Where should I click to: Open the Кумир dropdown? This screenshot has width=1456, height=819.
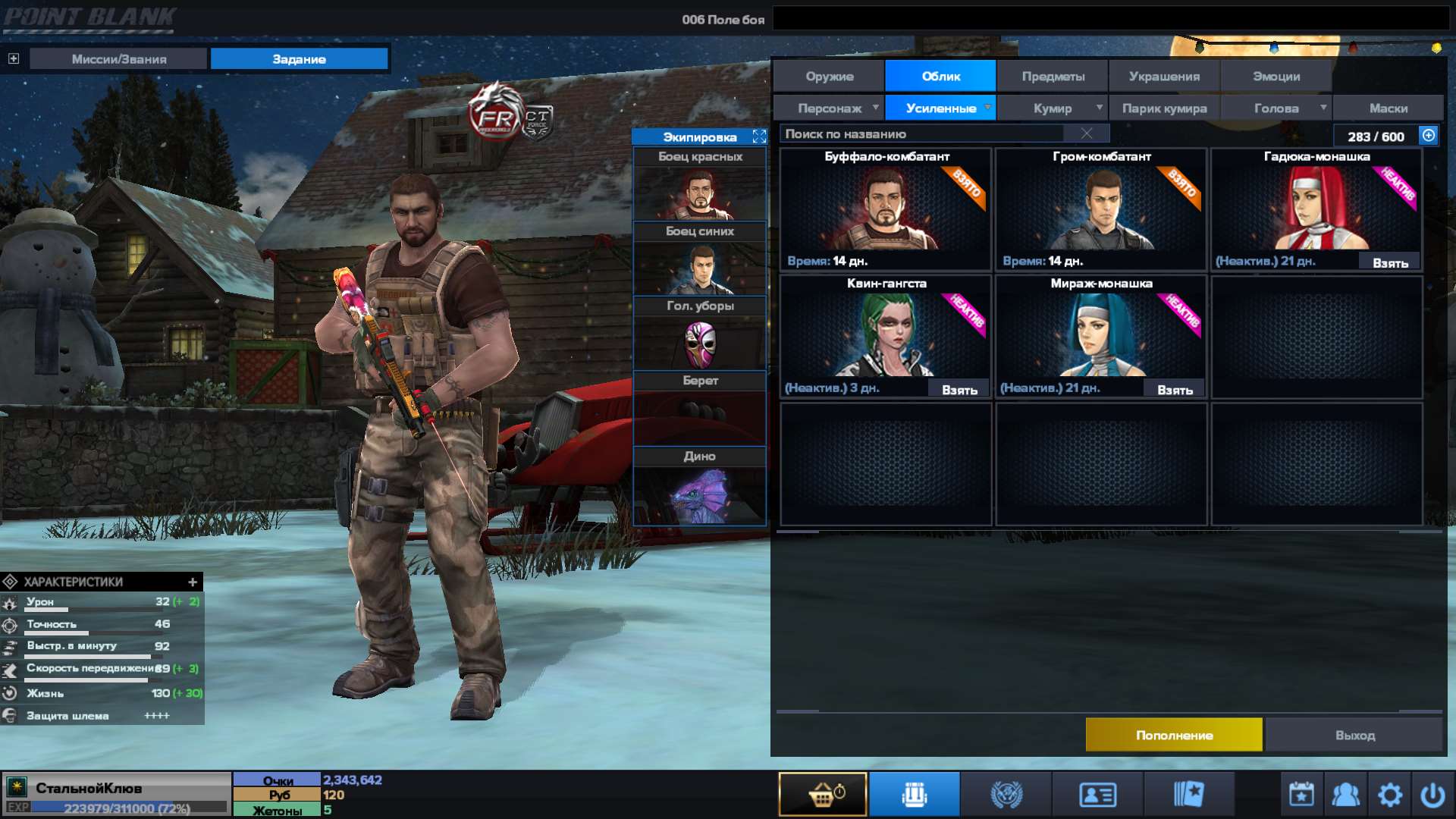[1053, 108]
